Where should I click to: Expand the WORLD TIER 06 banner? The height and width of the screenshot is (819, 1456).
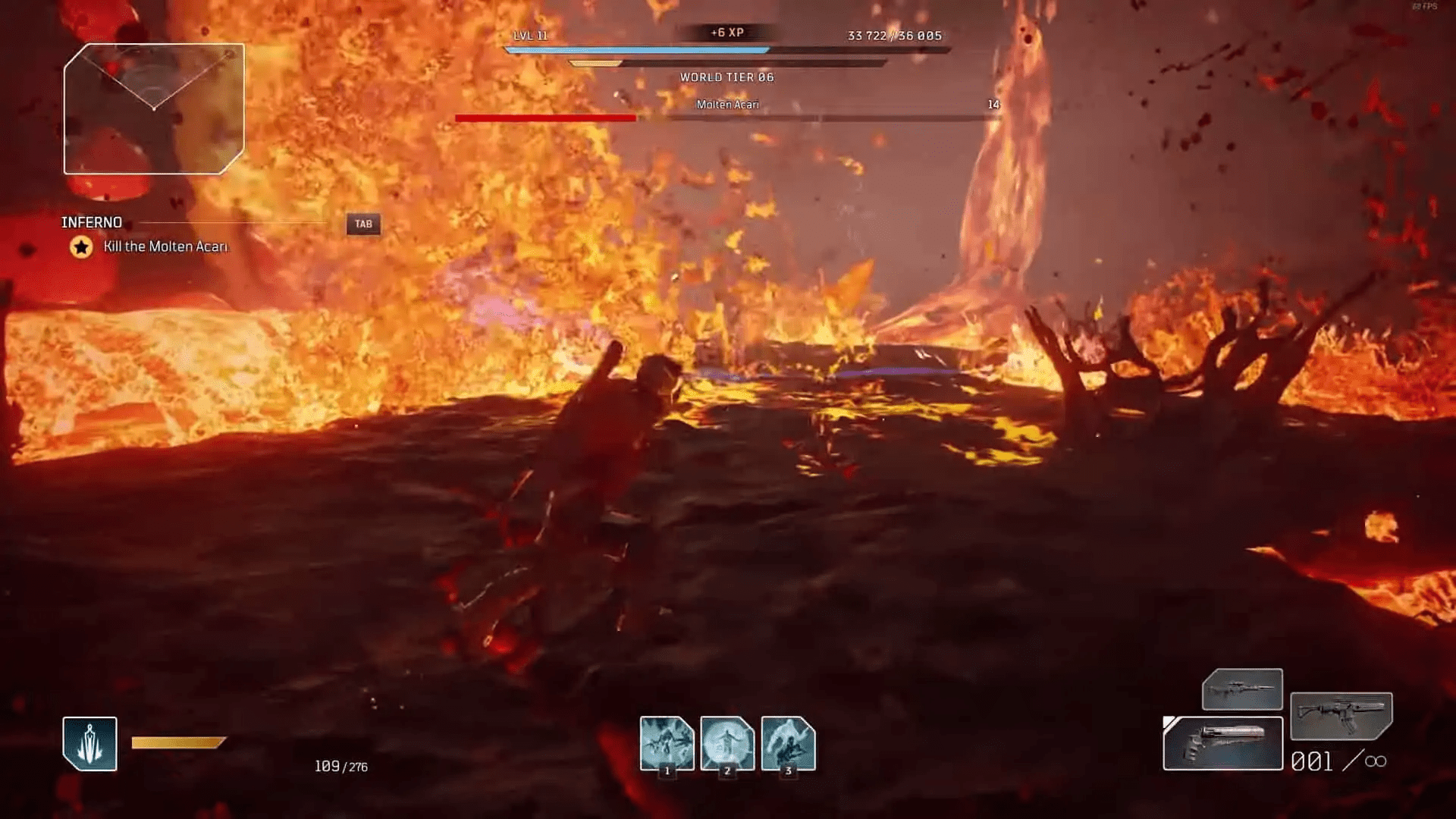point(728,77)
